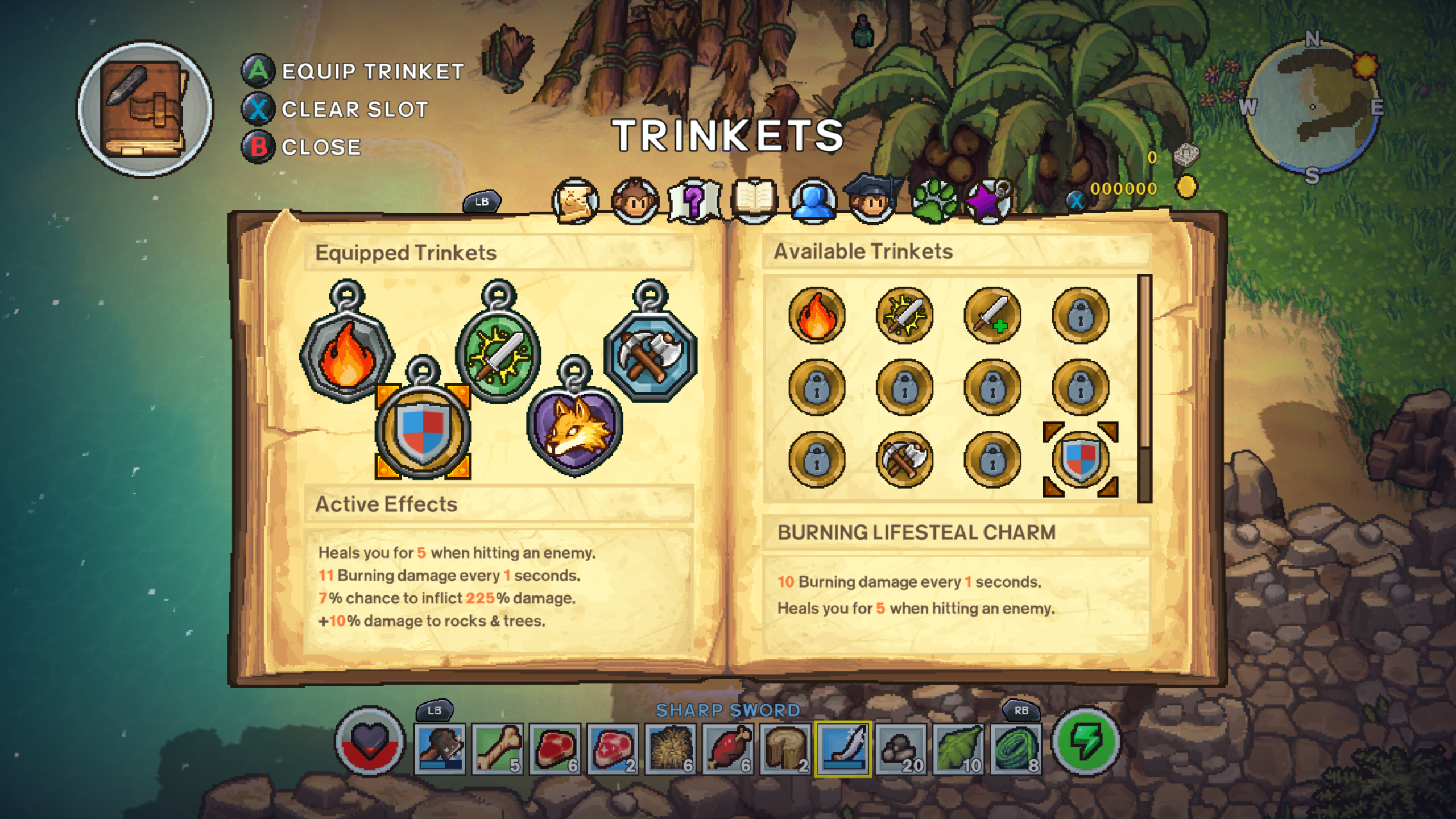Click the green stamina lightning icon

pyautogui.click(x=1101, y=746)
